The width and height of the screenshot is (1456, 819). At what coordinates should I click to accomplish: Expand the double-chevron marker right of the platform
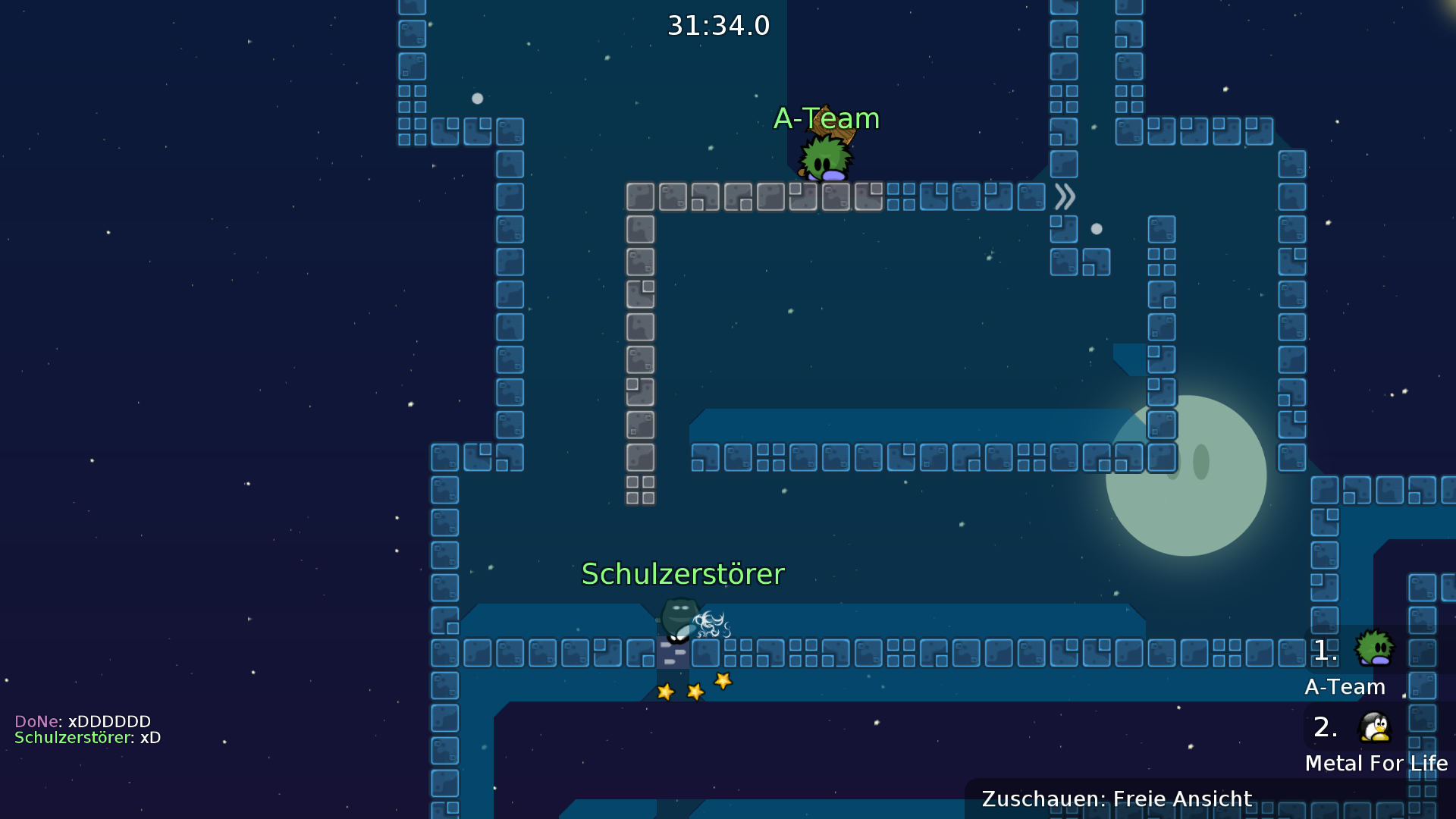pos(1065,196)
